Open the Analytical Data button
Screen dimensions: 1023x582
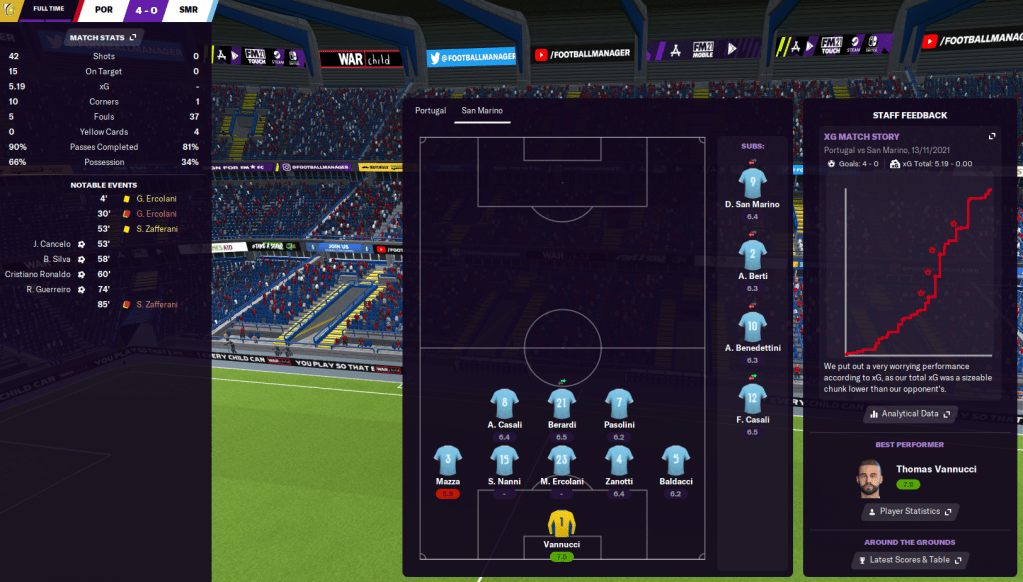(x=909, y=413)
